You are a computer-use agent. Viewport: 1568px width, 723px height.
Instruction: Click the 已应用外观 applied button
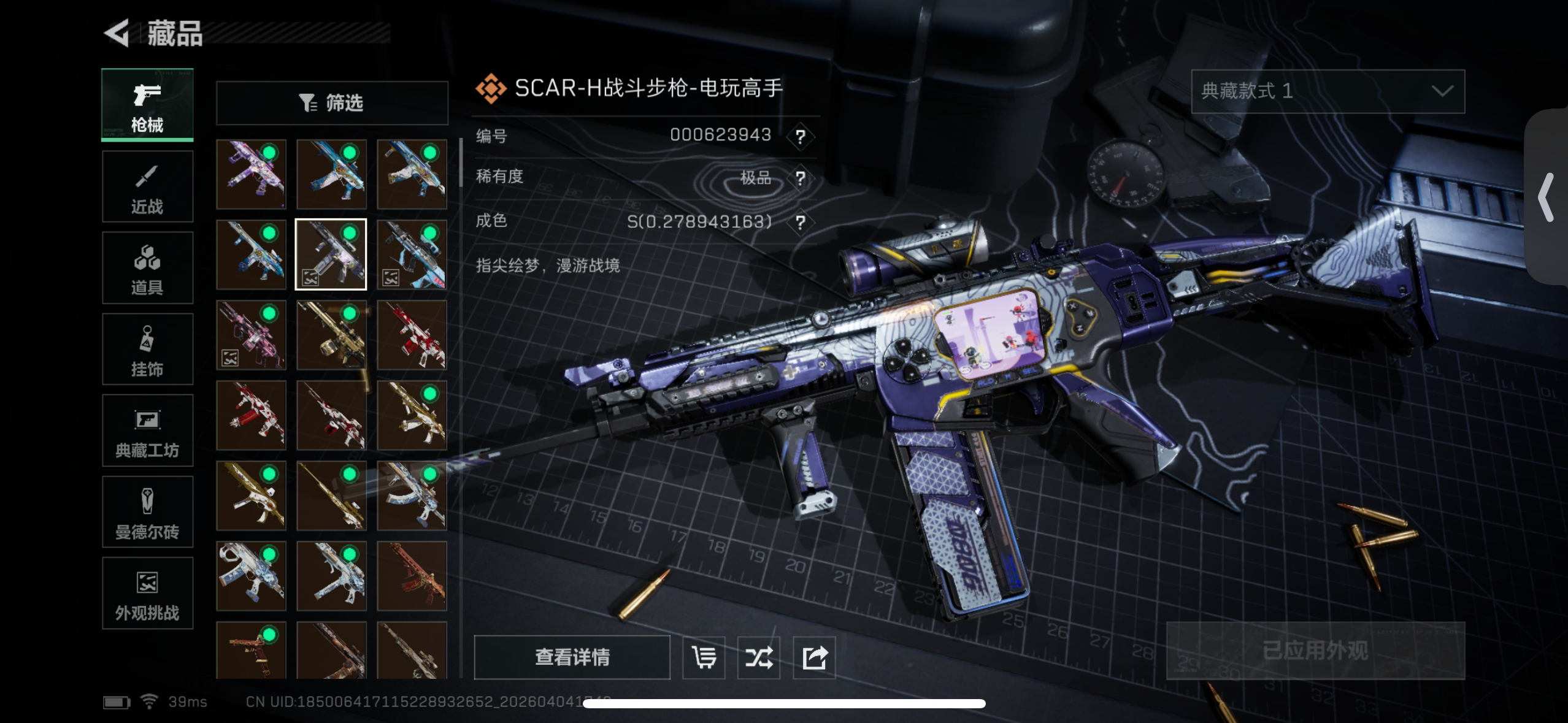(x=1315, y=651)
